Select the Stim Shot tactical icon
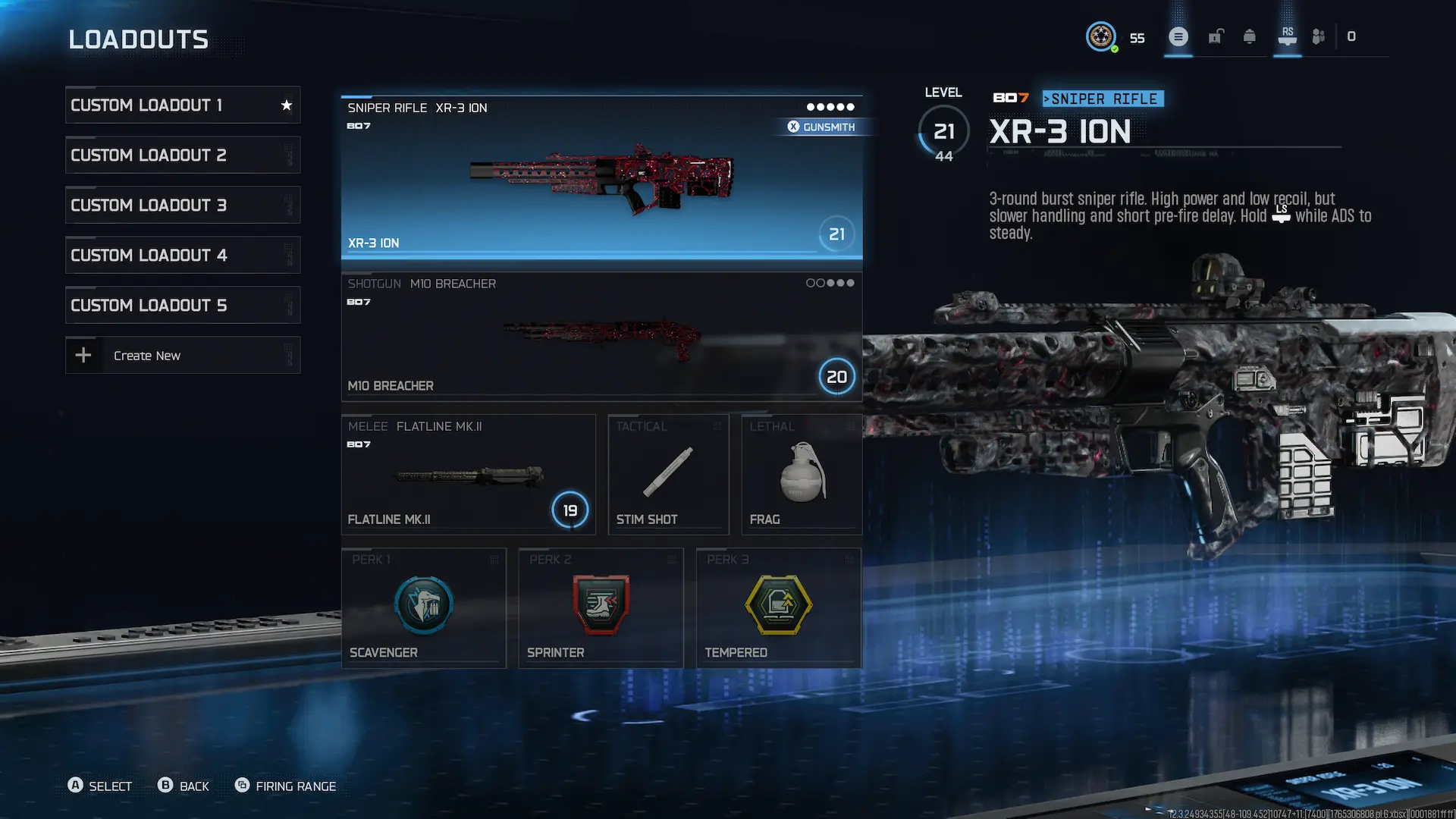 (668, 470)
